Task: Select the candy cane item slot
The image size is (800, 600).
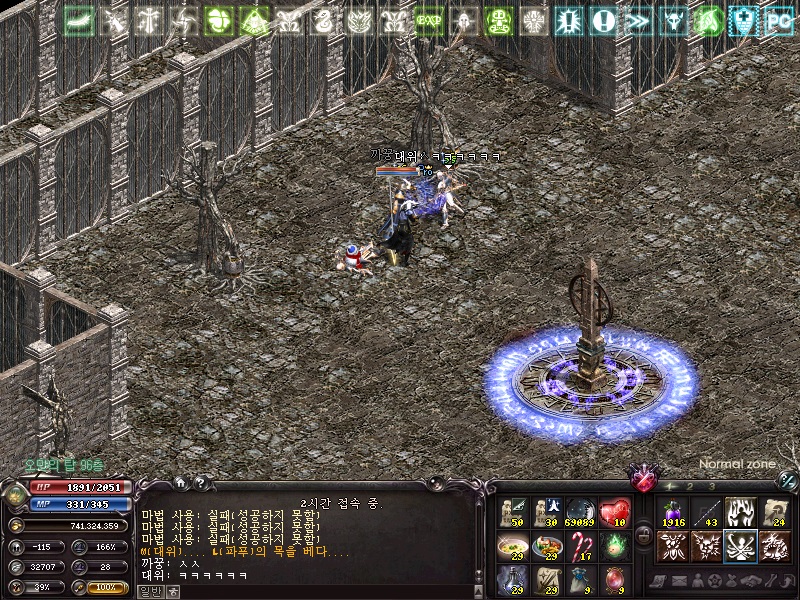Action: tap(581, 546)
